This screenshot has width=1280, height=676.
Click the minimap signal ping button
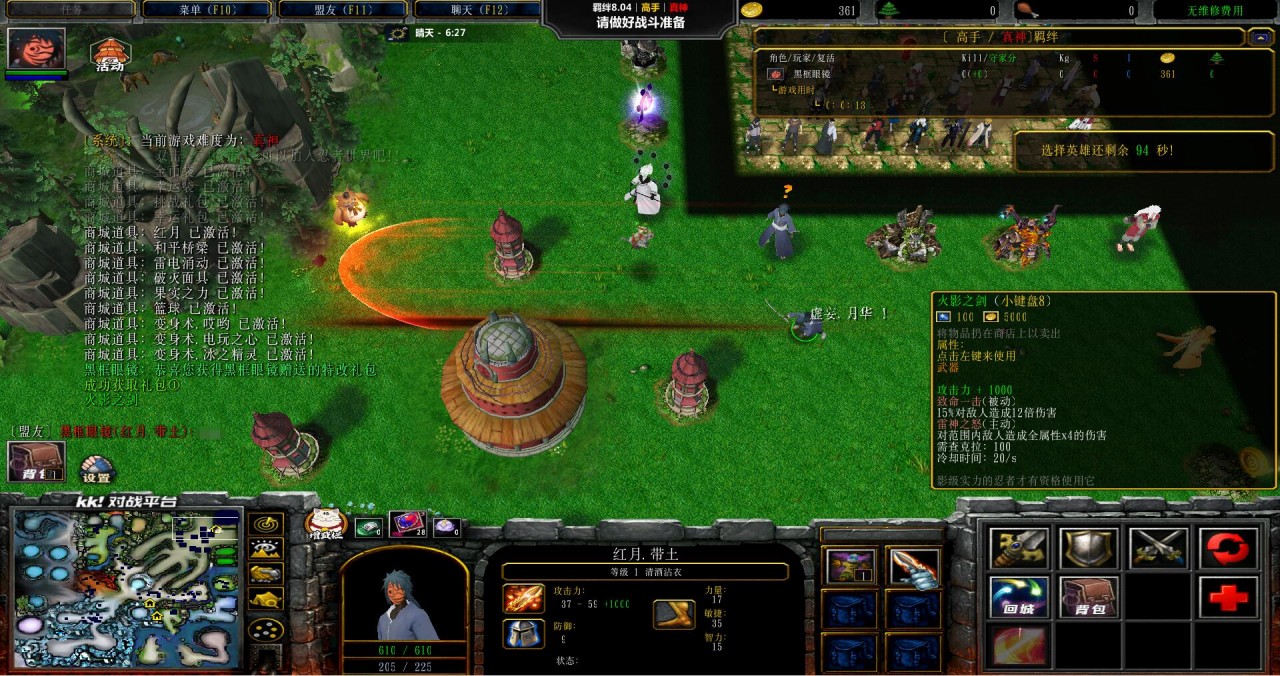tap(265, 524)
